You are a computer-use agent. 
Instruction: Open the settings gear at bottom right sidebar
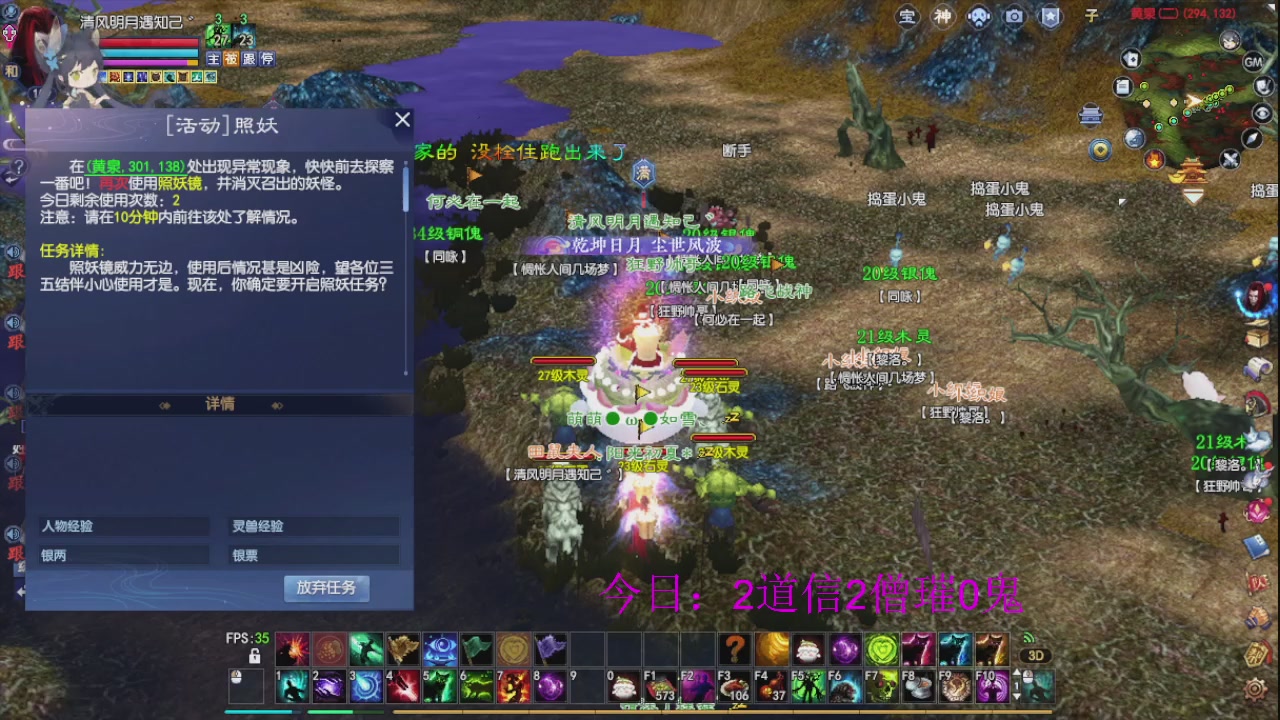pos(1255,689)
